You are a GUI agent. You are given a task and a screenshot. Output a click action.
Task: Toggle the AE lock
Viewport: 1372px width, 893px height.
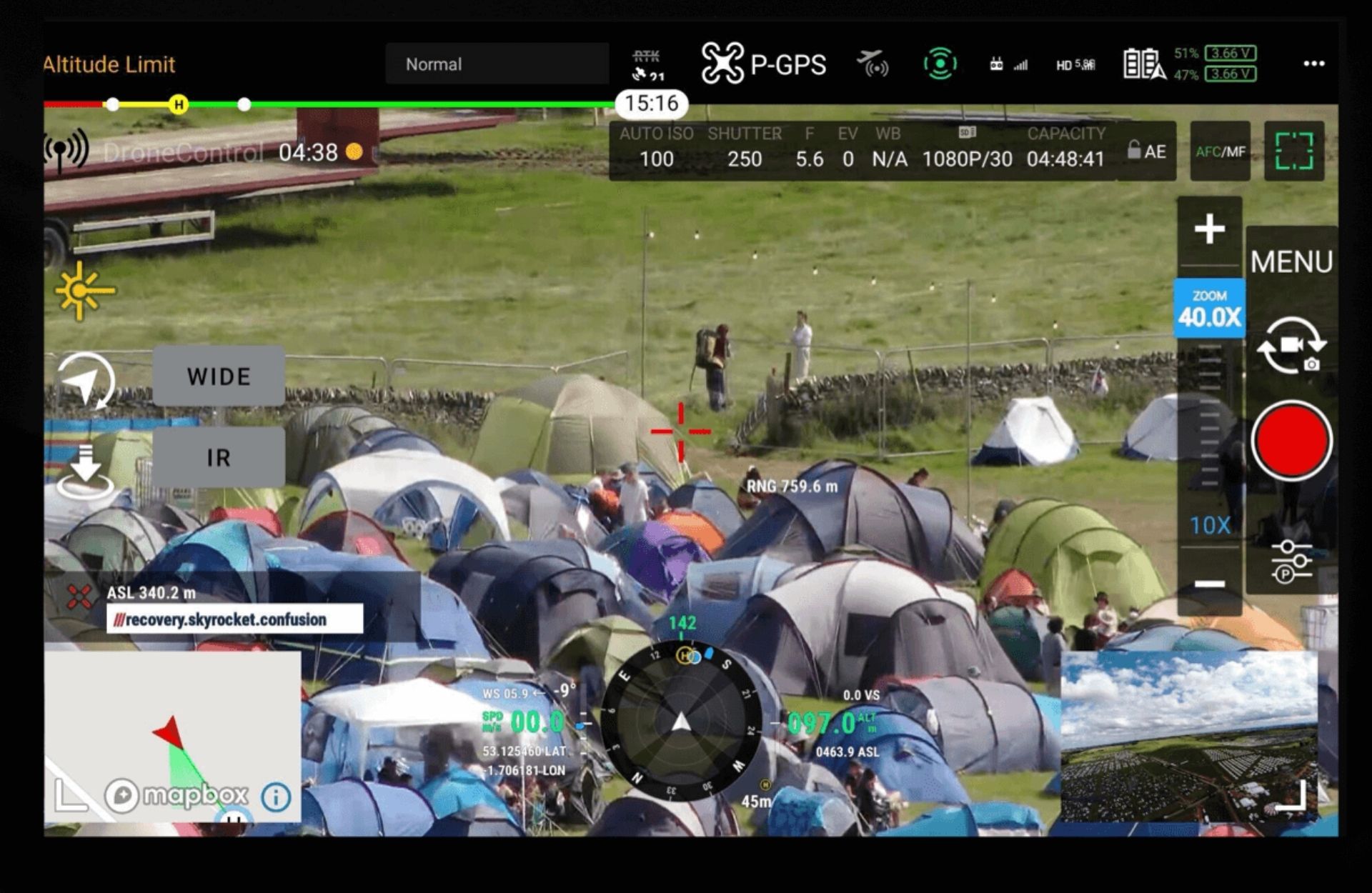(1146, 151)
